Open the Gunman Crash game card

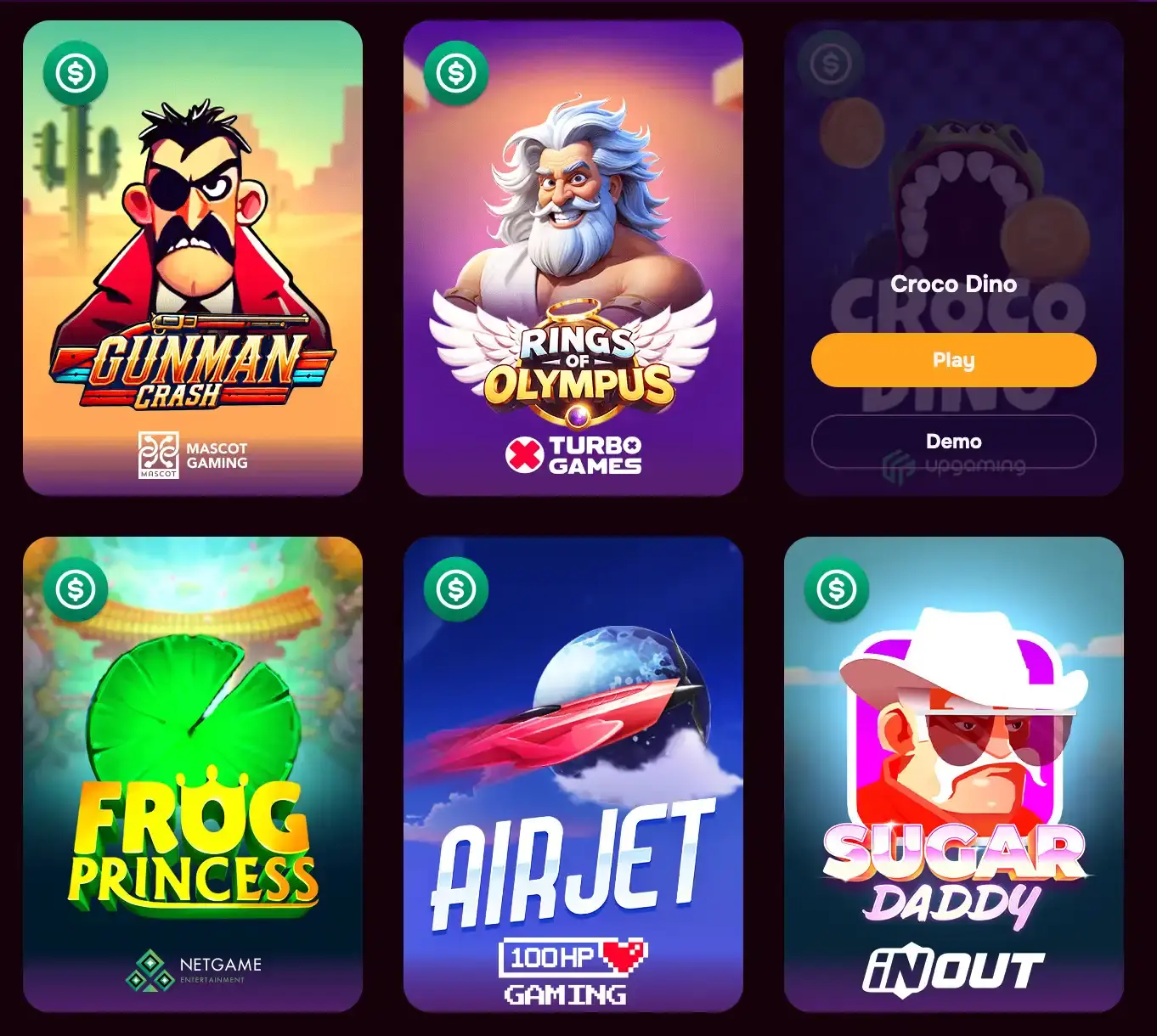[195, 255]
